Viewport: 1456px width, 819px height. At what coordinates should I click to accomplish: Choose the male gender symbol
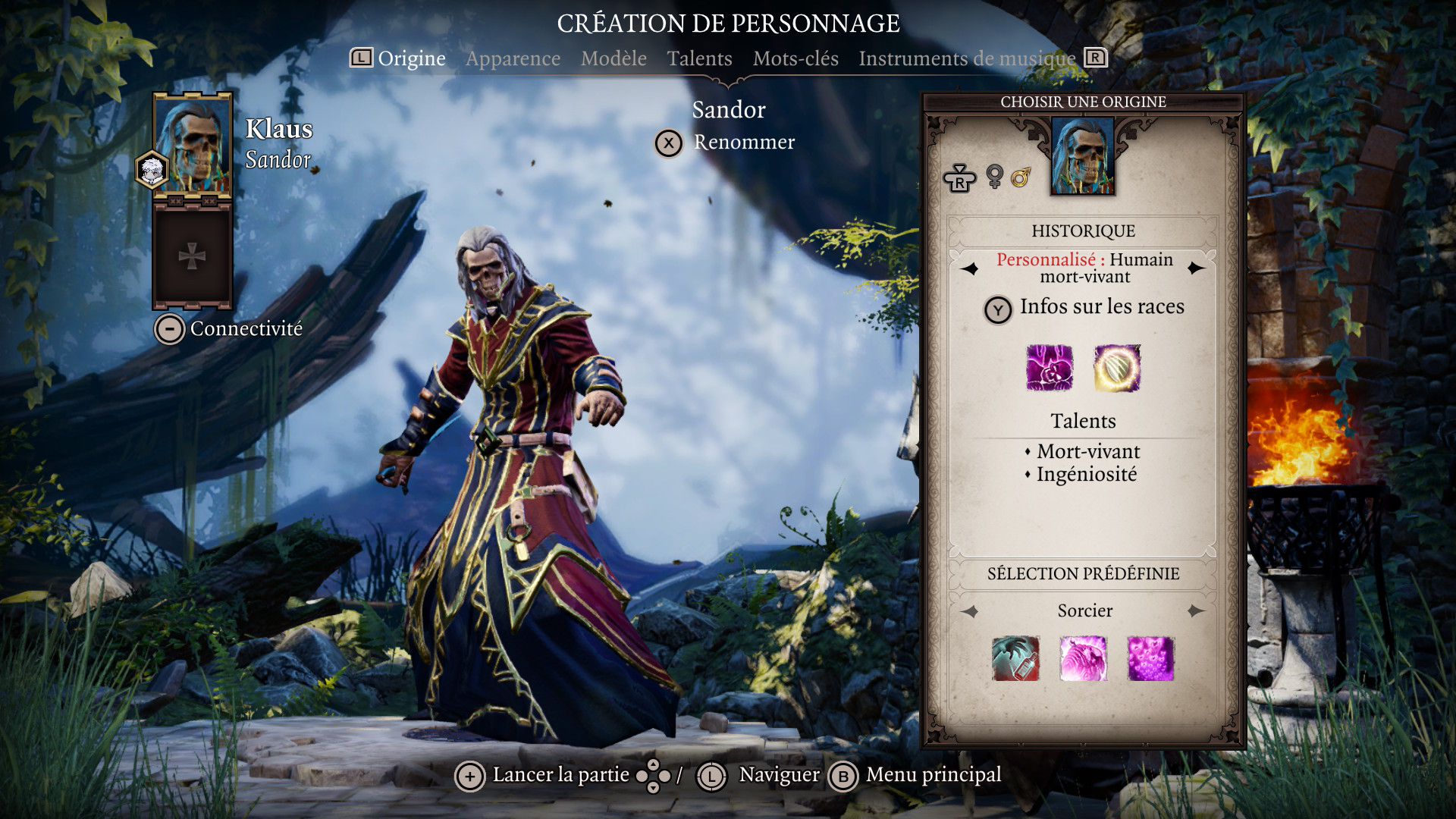(x=1021, y=177)
